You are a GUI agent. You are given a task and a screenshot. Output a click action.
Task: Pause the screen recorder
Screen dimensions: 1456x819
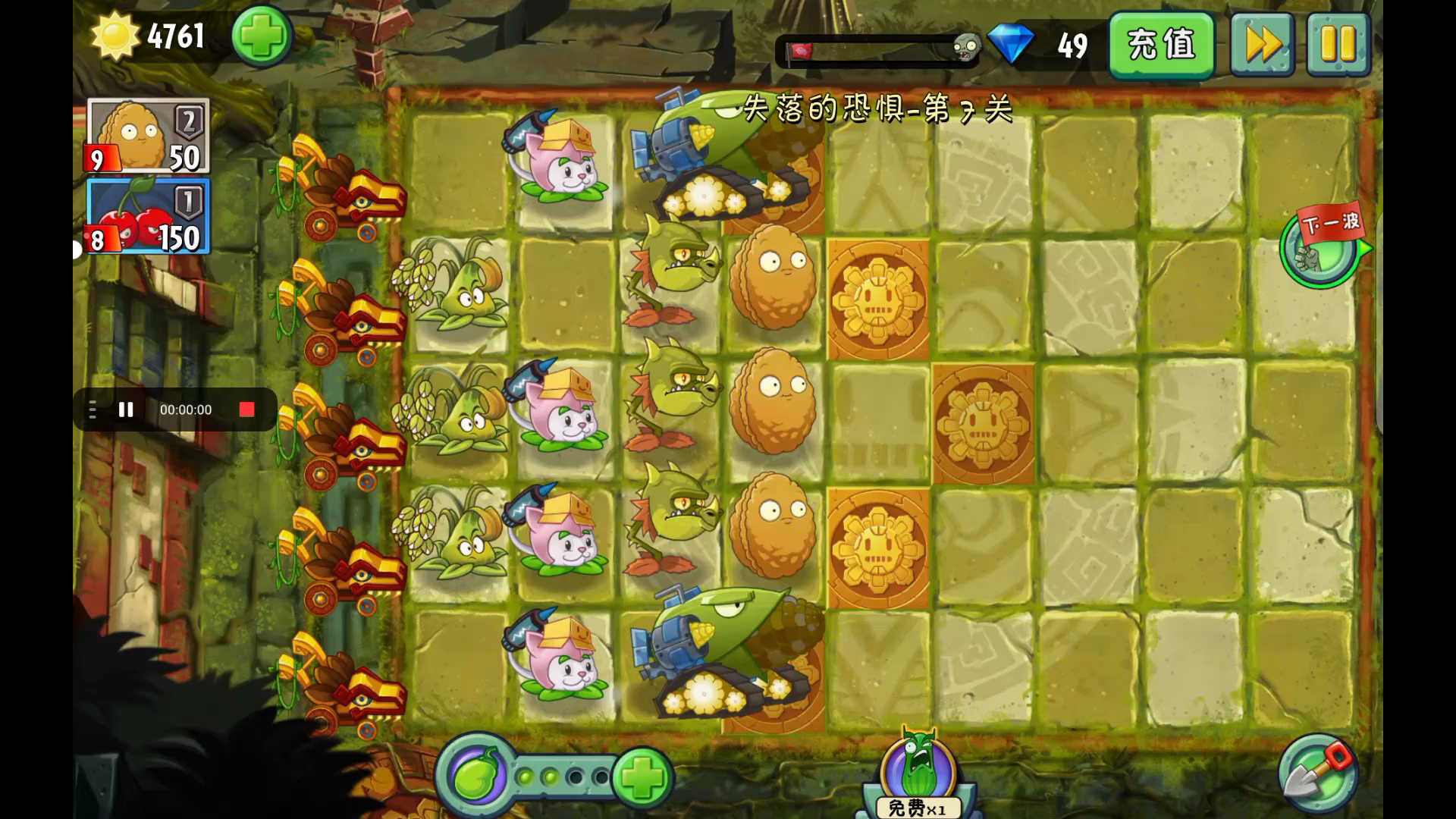click(126, 409)
